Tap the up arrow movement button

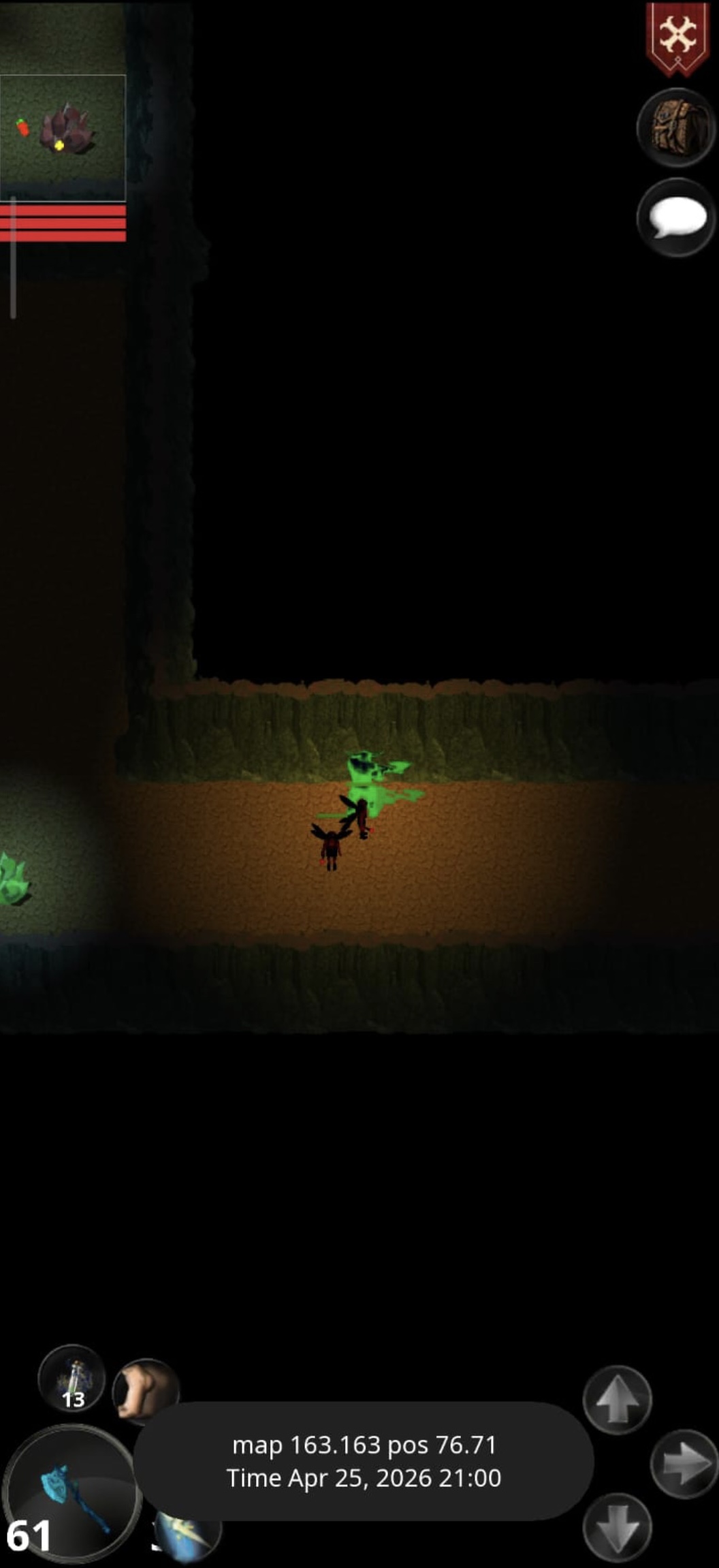617,1400
